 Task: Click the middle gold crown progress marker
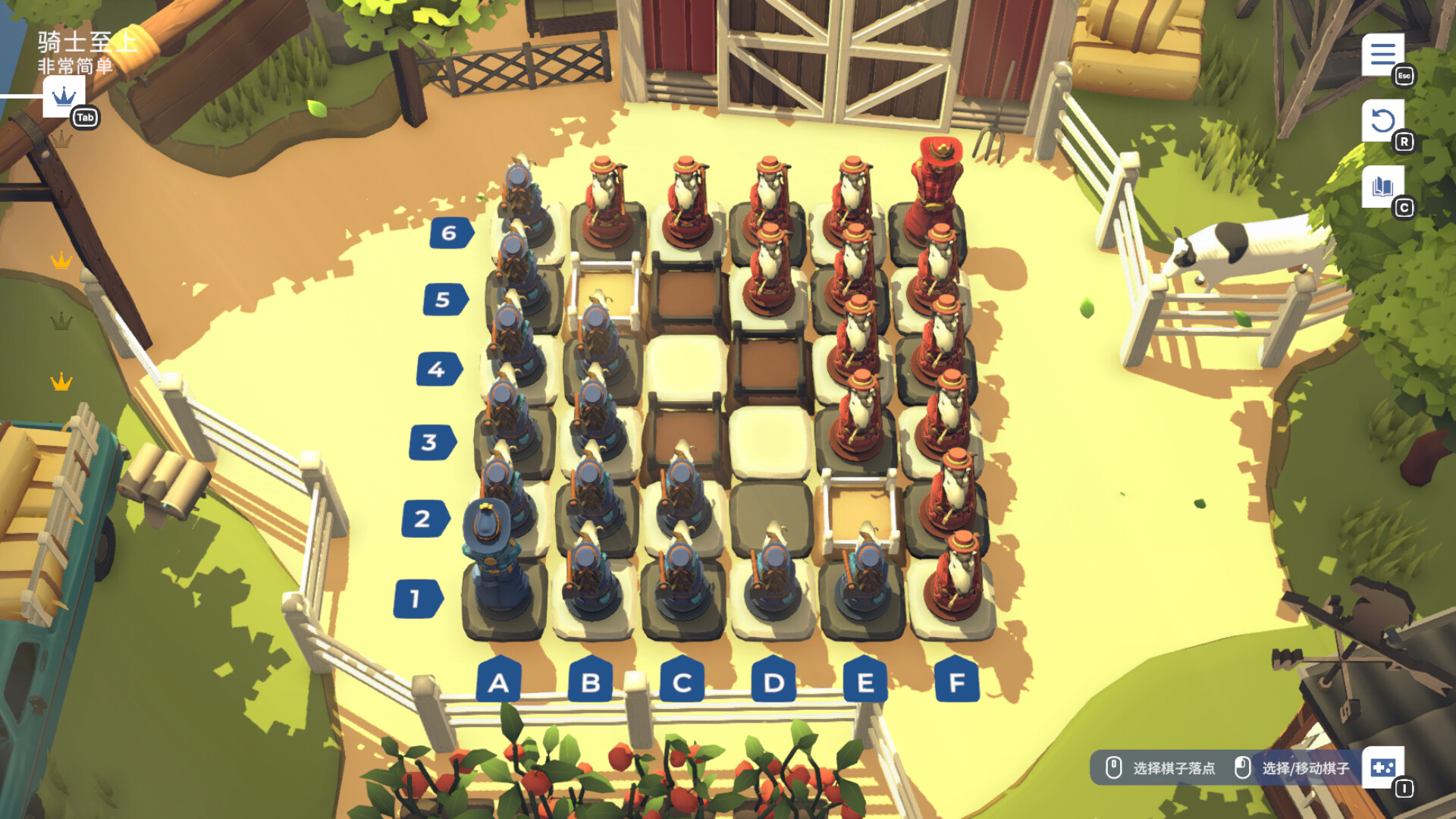61,259
